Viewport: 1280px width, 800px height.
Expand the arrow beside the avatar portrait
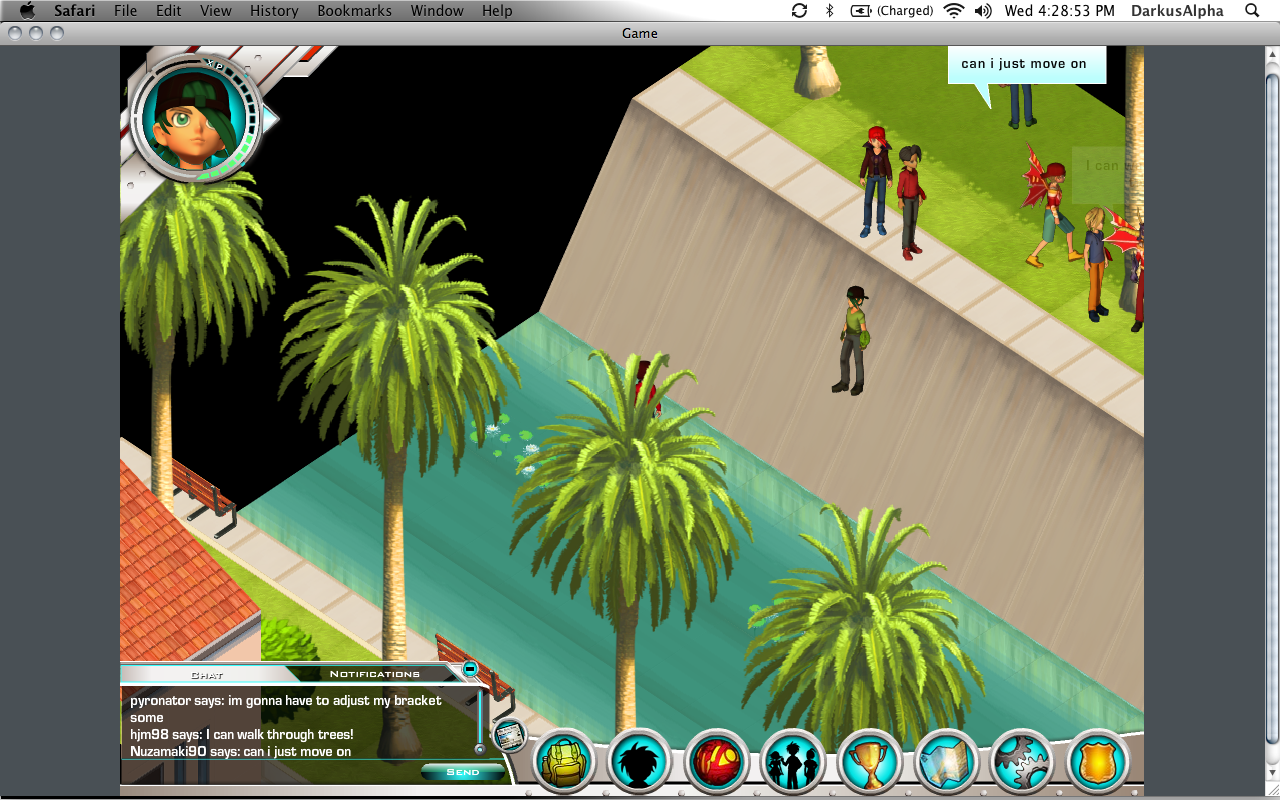(x=270, y=120)
